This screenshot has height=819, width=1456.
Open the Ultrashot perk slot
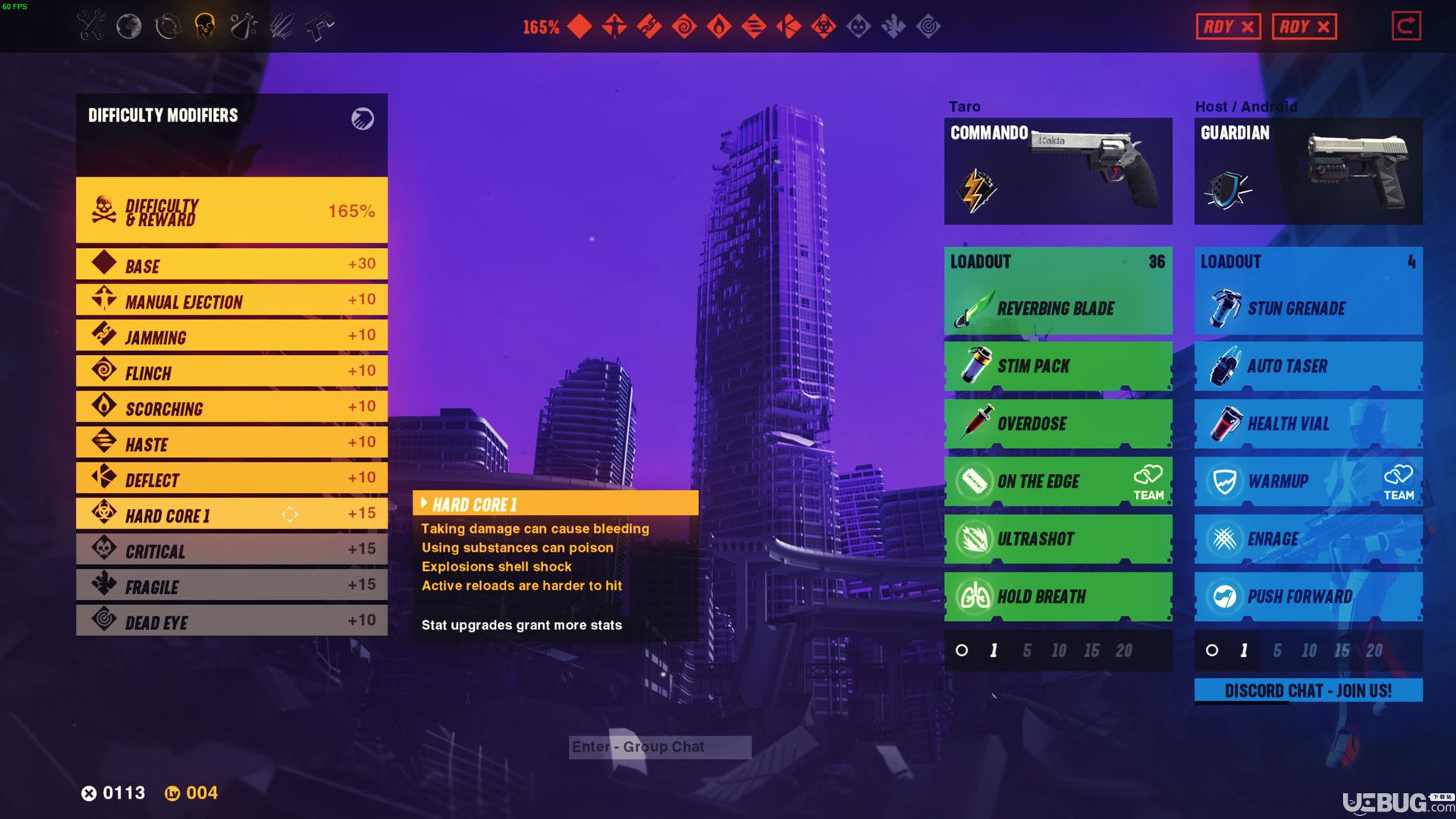tap(1057, 539)
